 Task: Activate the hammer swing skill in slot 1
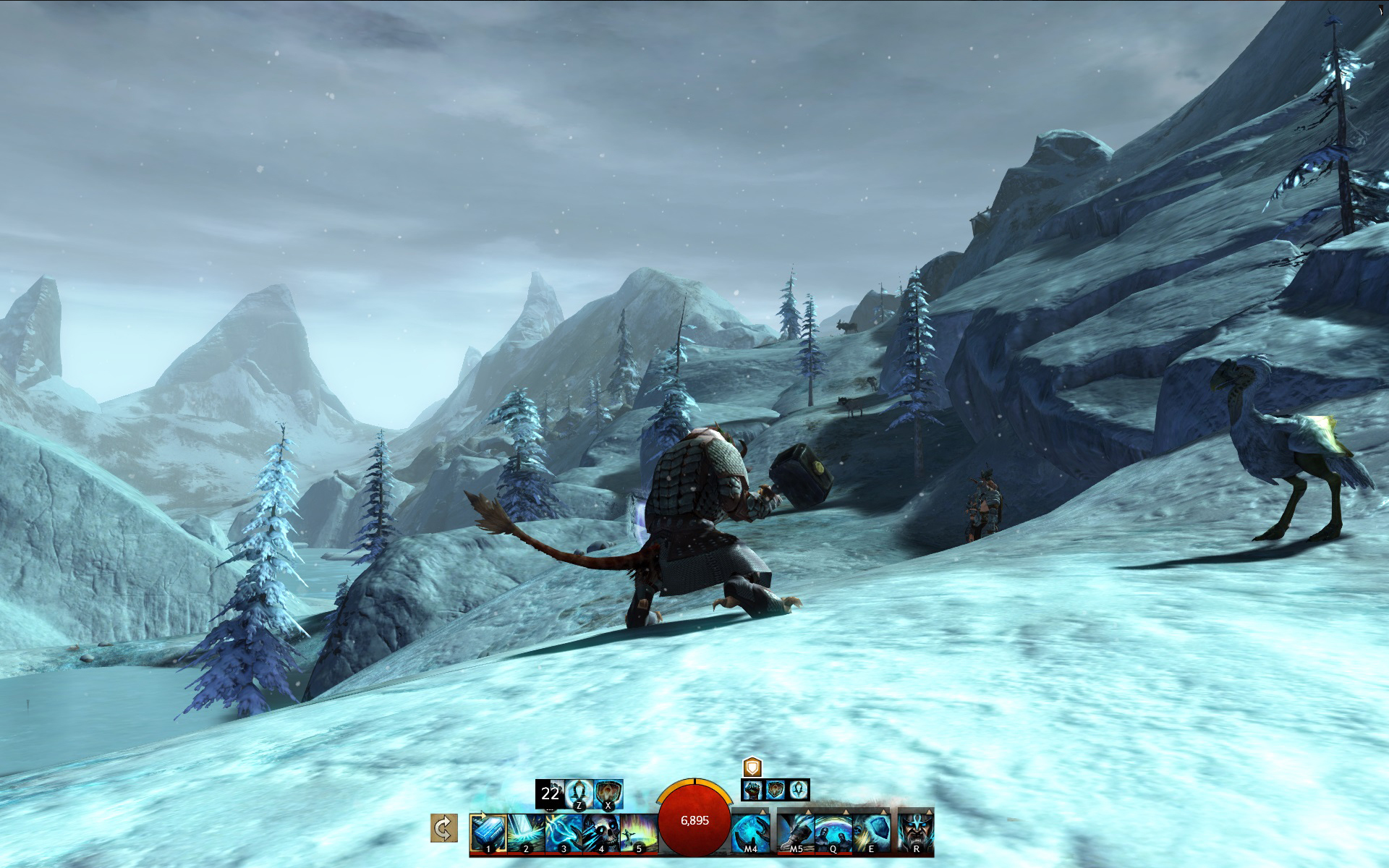pyautogui.click(x=488, y=833)
